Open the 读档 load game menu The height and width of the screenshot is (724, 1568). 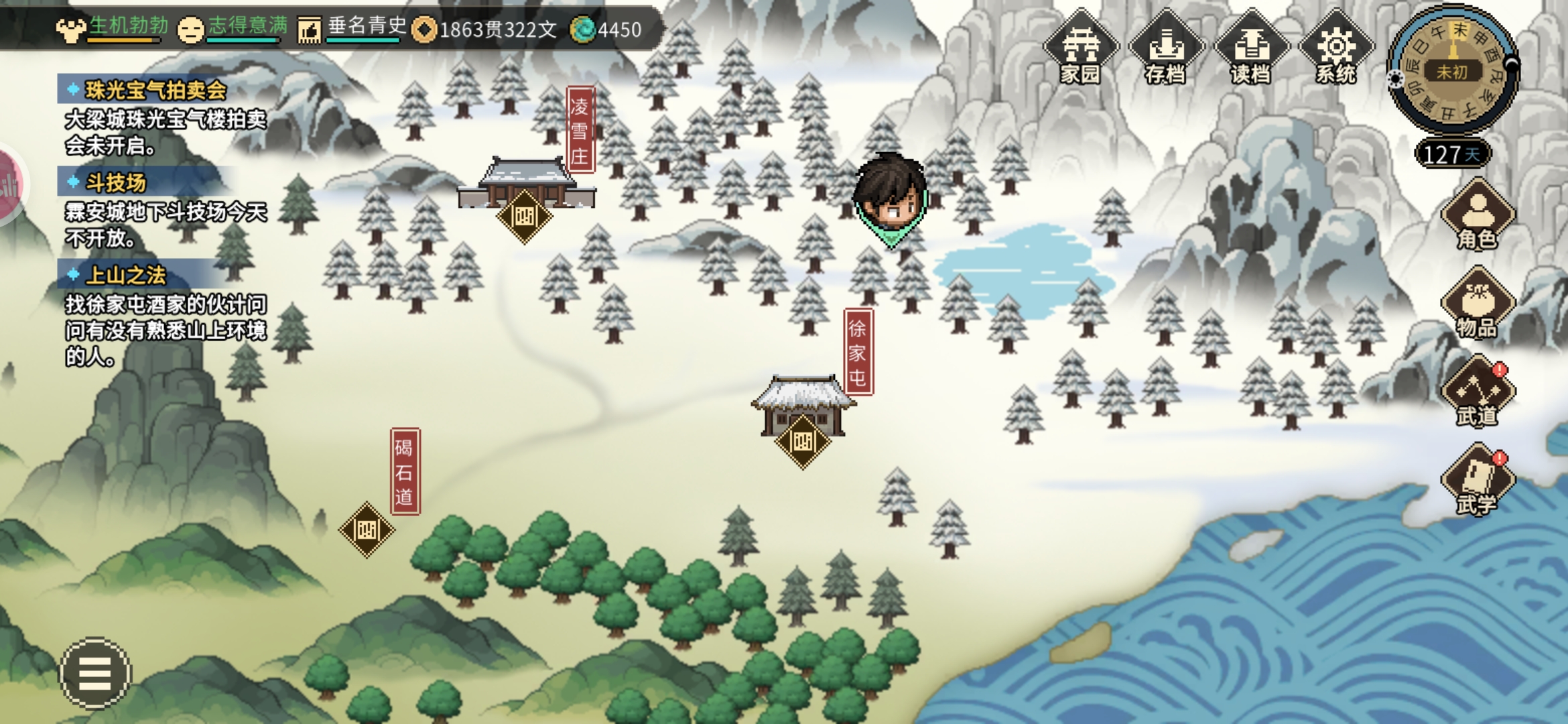[1250, 48]
